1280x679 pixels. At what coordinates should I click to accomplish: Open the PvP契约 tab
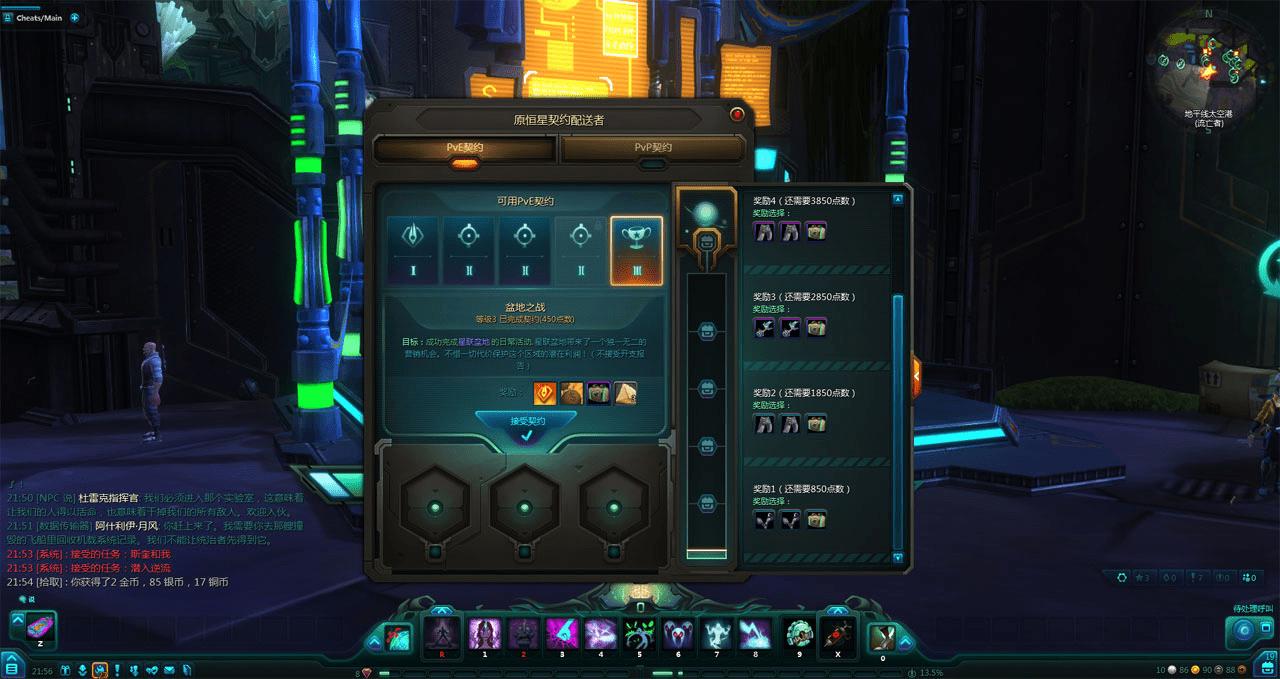click(652, 148)
